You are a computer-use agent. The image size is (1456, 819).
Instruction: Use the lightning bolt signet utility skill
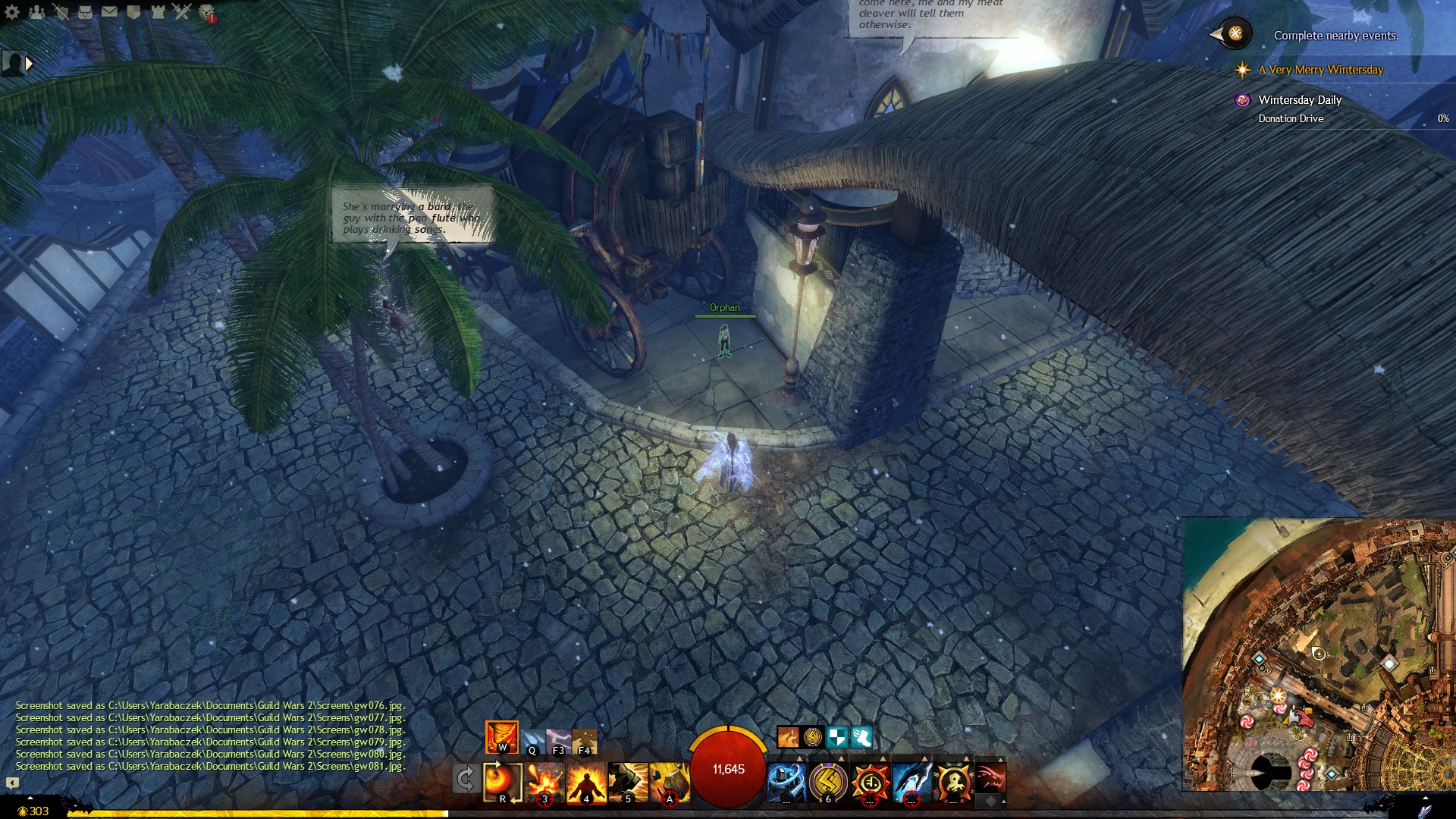tap(828, 782)
